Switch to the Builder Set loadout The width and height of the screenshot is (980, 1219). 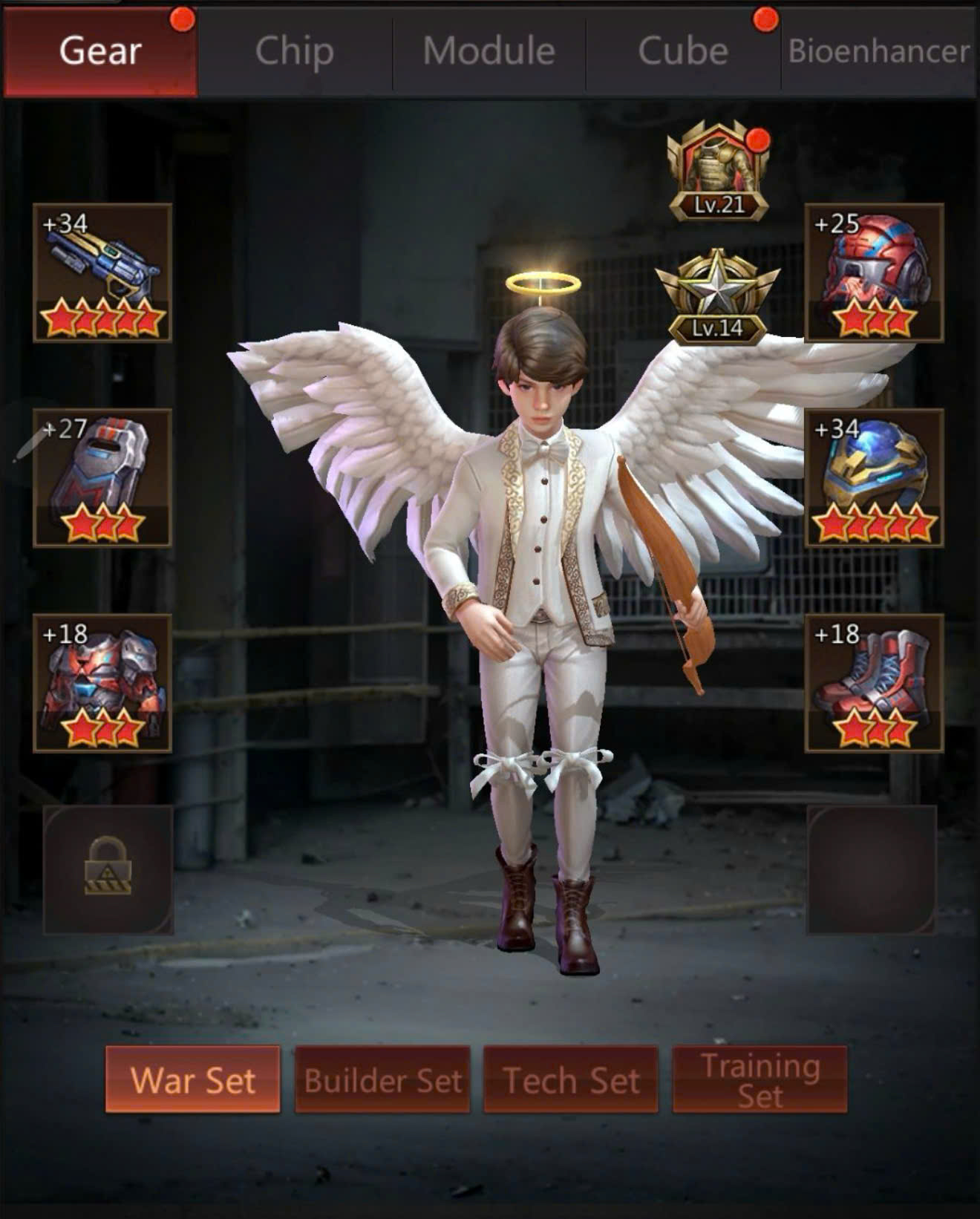pyautogui.click(x=382, y=1079)
